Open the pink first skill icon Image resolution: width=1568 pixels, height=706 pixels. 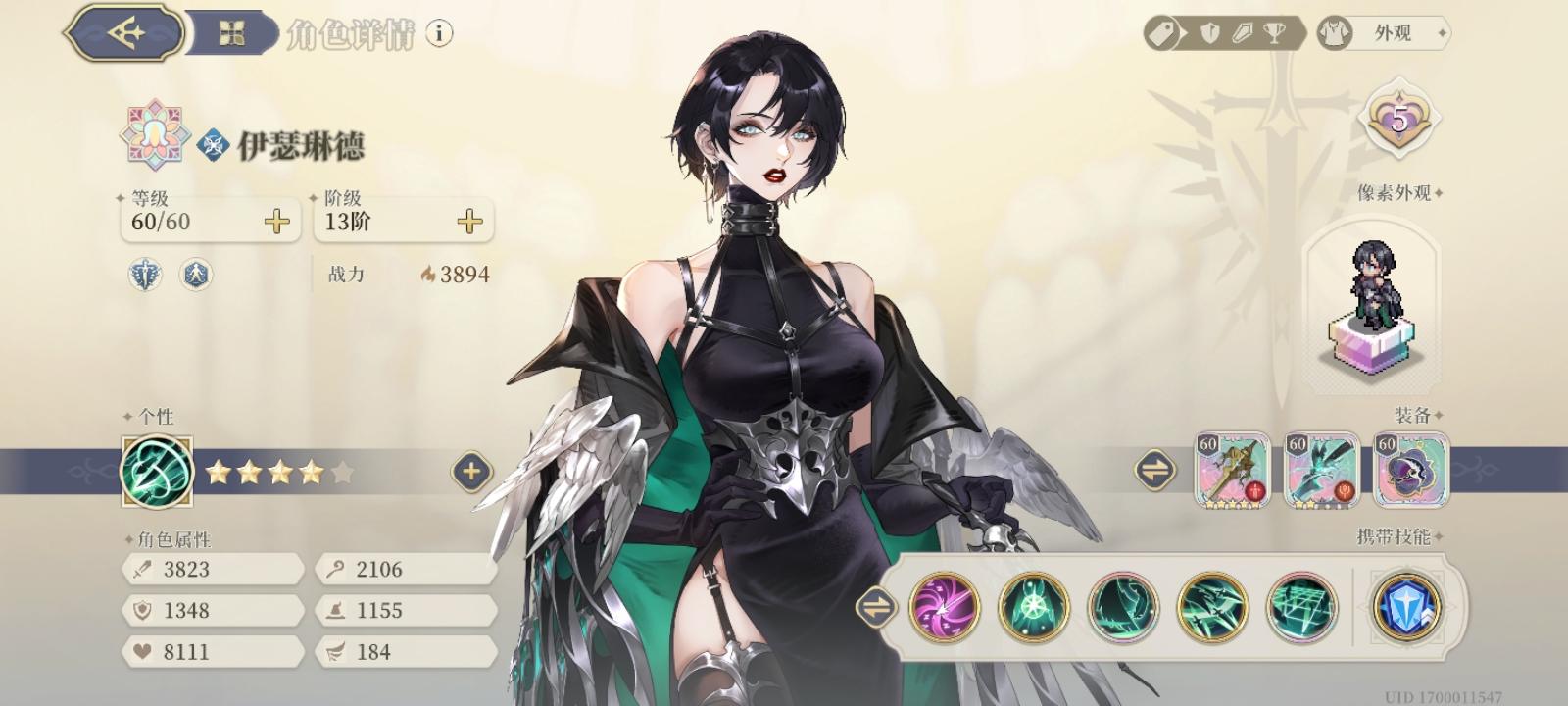[945, 608]
